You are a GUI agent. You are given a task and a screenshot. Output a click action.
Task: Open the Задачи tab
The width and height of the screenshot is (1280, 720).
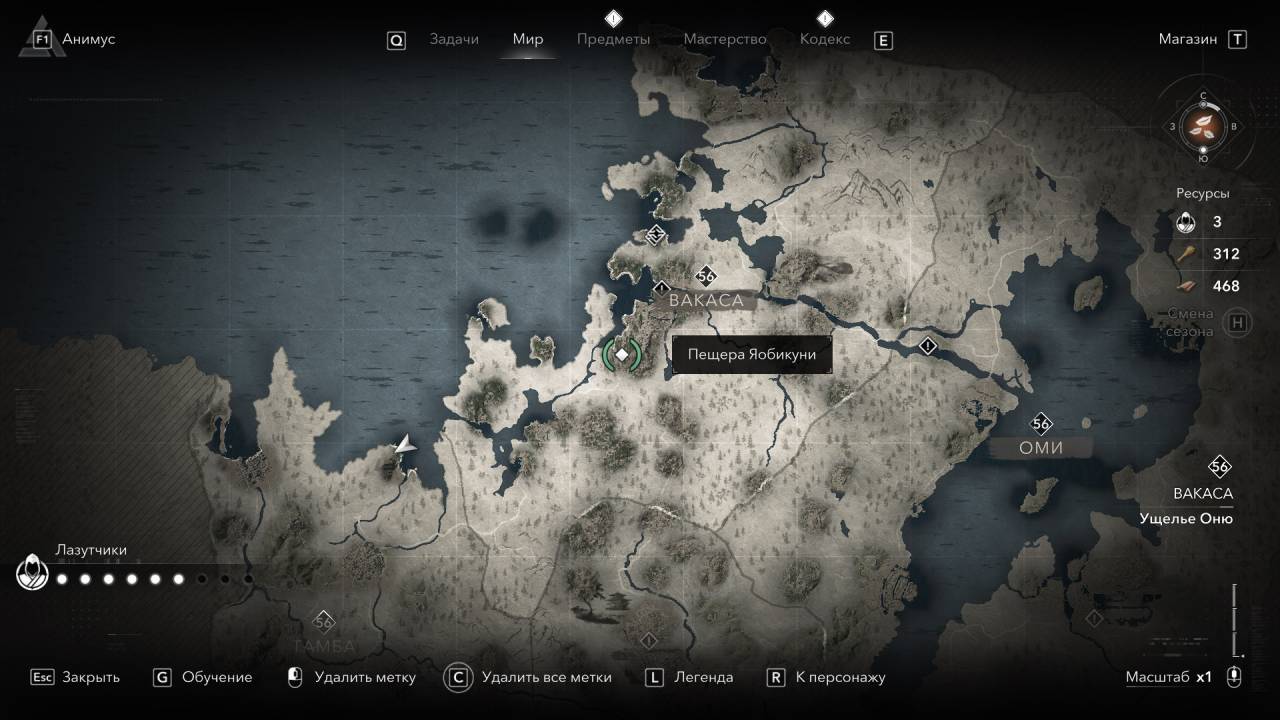(x=454, y=39)
